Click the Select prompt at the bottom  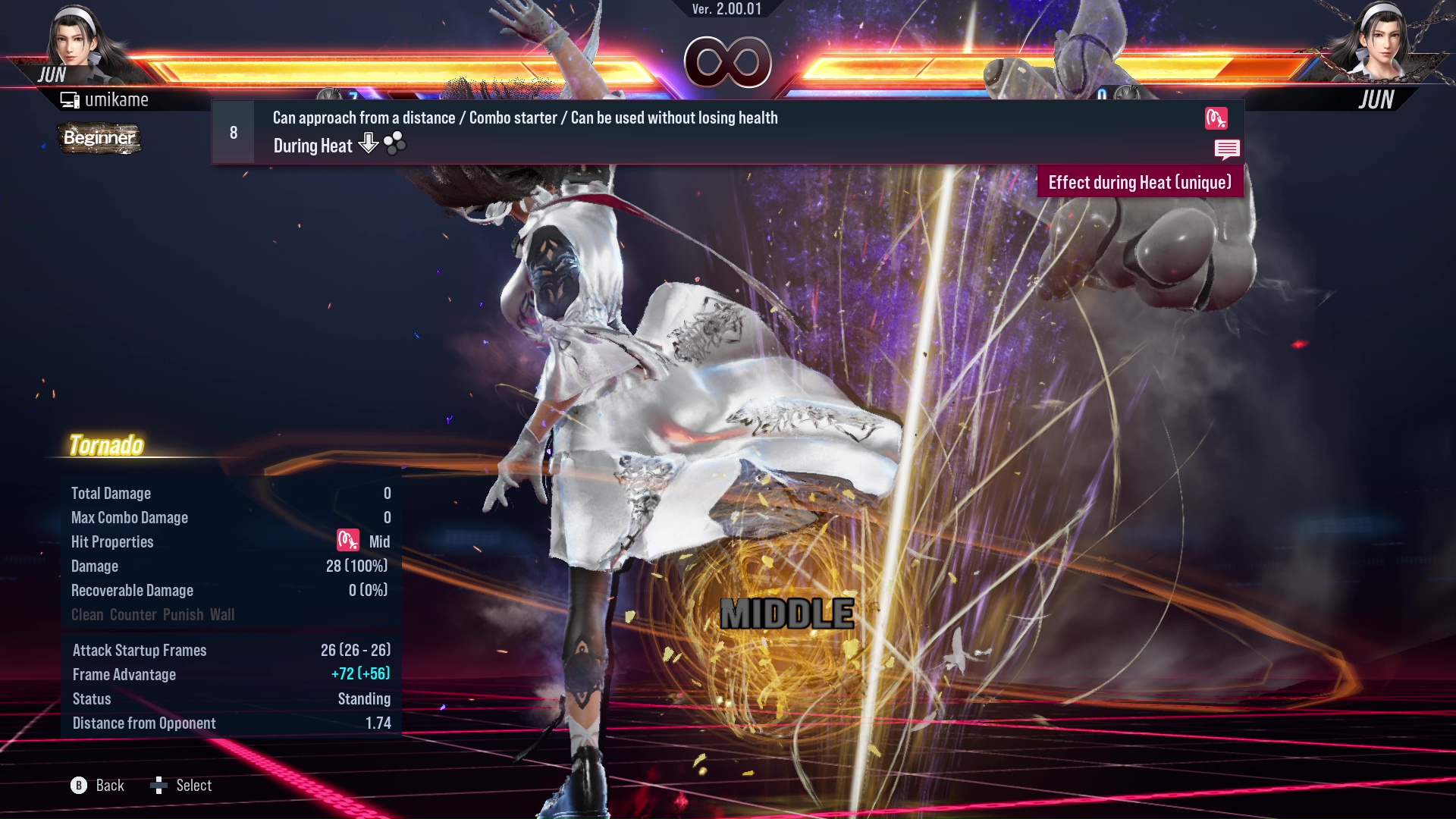click(x=192, y=785)
